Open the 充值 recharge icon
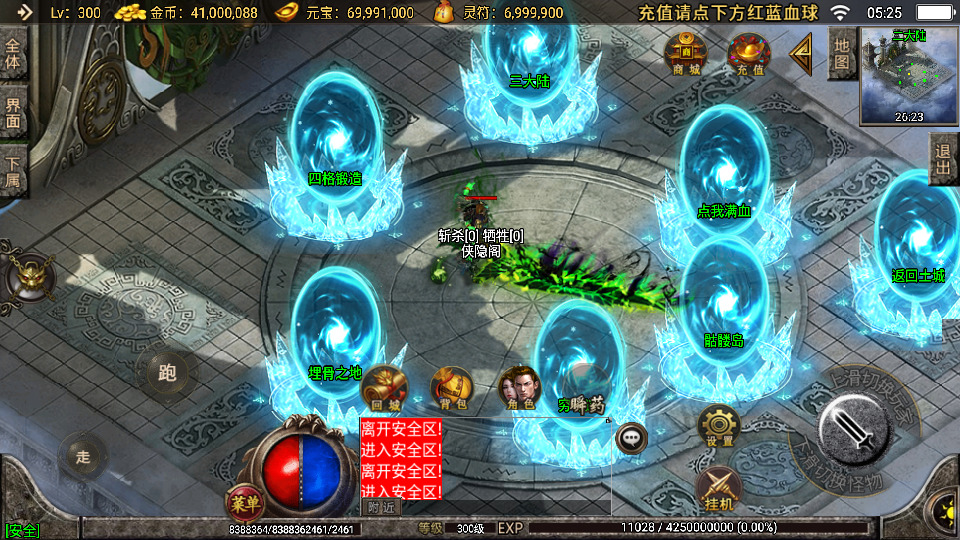 tap(749, 54)
